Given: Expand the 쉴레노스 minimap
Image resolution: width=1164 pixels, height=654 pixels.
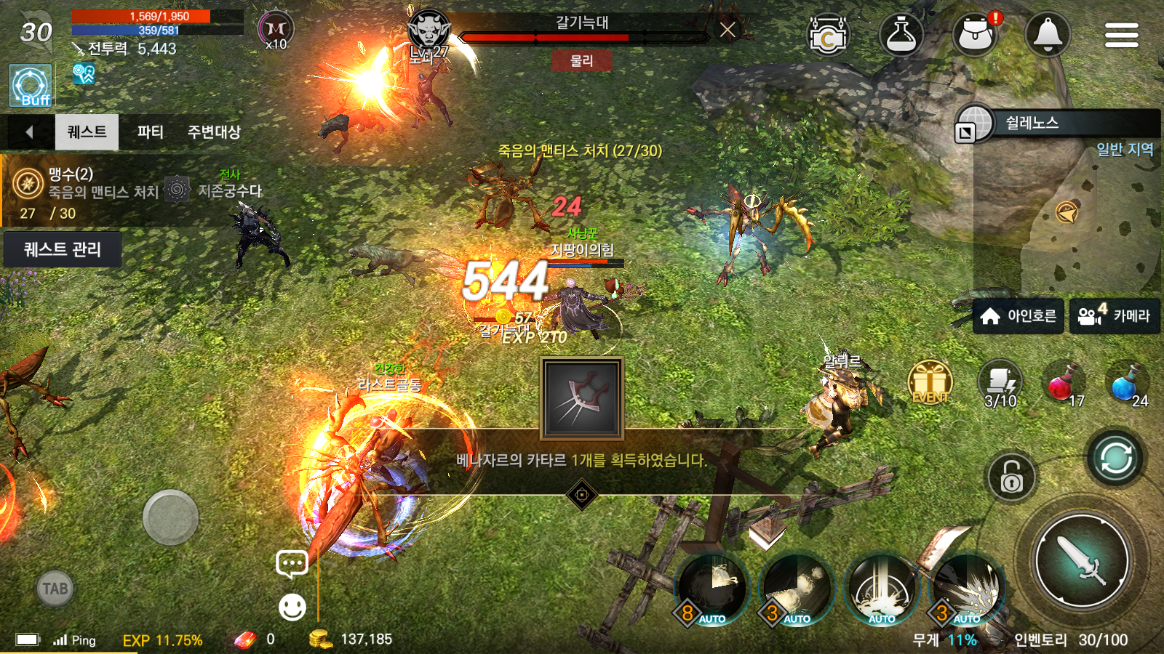Looking at the screenshot, I should point(967,131).
